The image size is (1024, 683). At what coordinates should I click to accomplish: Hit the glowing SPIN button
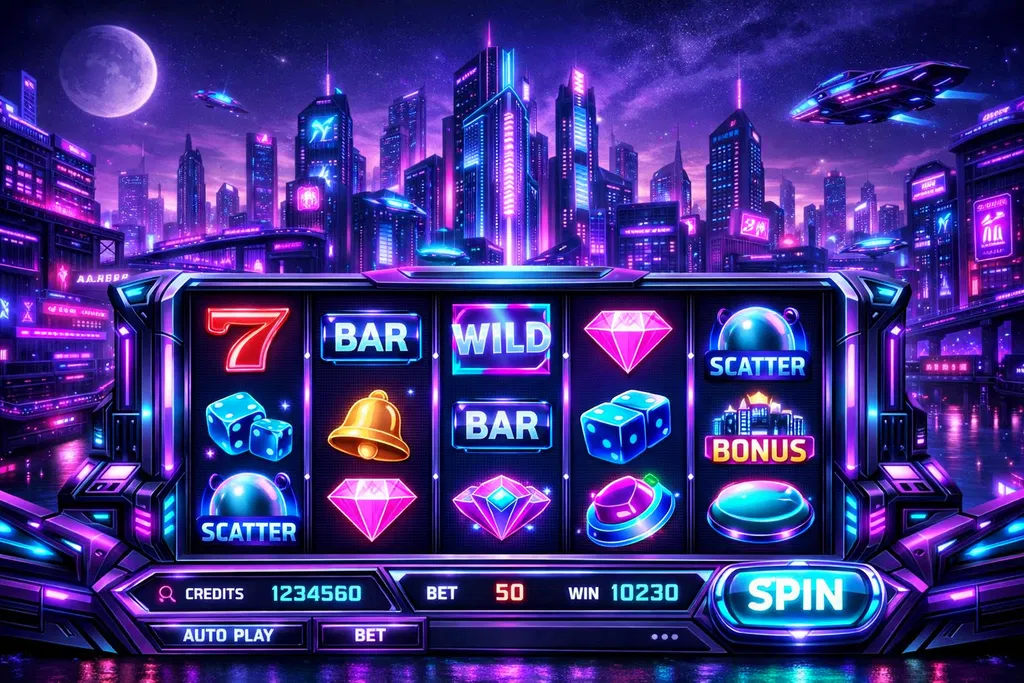point(797,596)
